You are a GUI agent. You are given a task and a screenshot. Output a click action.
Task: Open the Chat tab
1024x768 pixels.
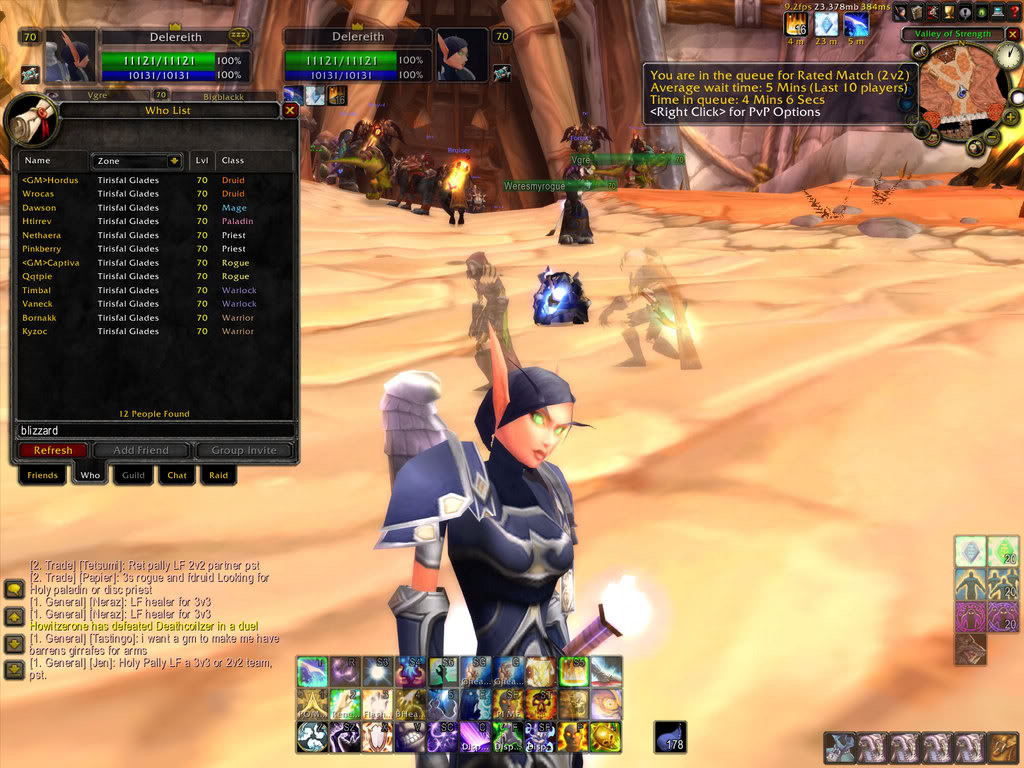[x=177, y=475]
